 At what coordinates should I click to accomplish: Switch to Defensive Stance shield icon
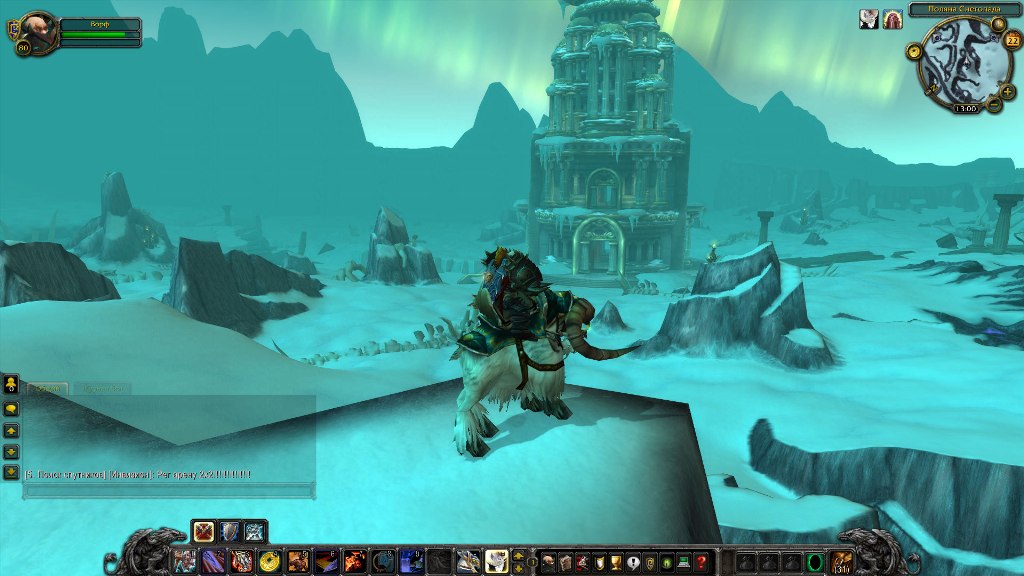tap(230, 531)
